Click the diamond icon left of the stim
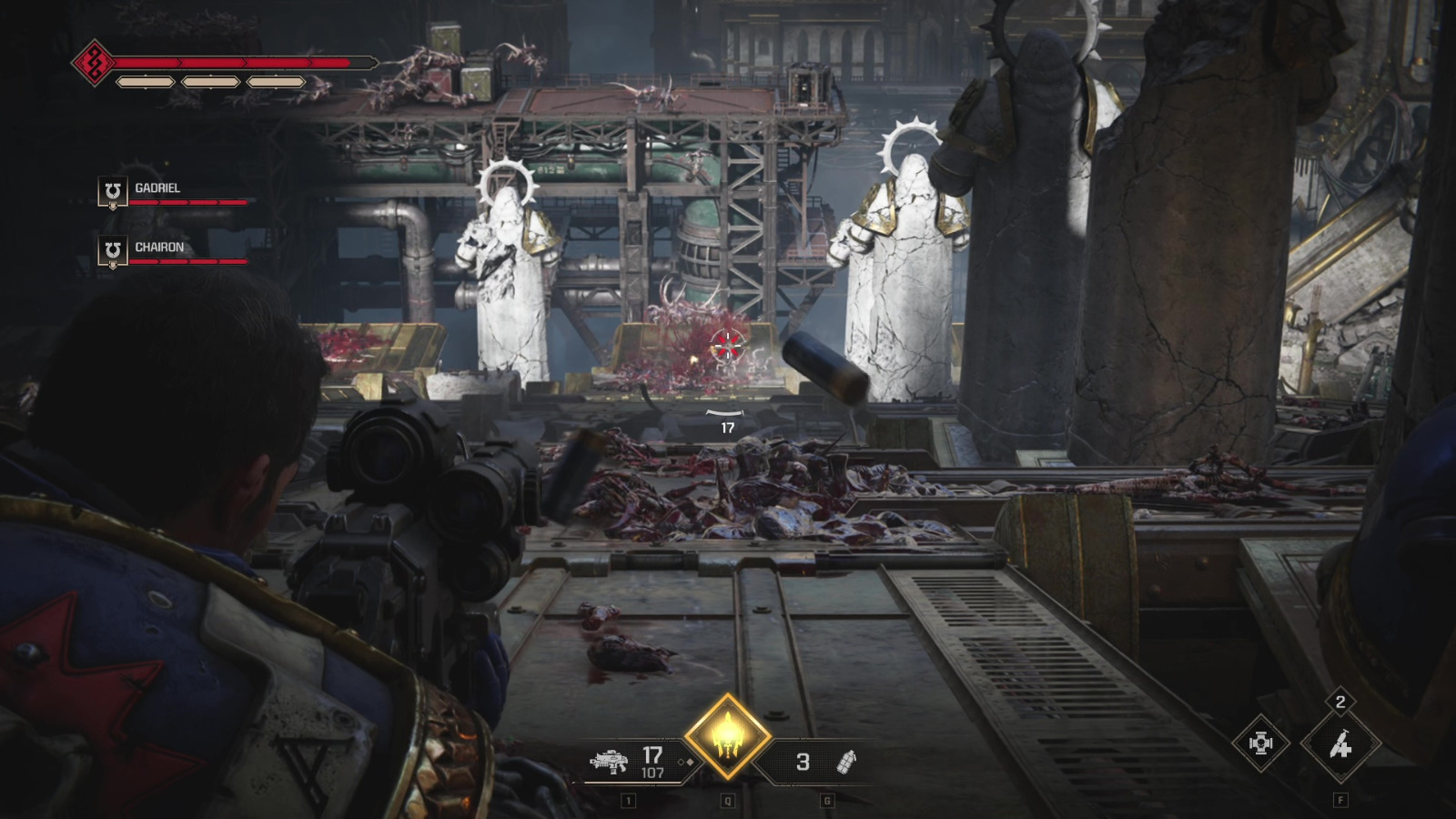The image size is (1456, 819). 1260,743
